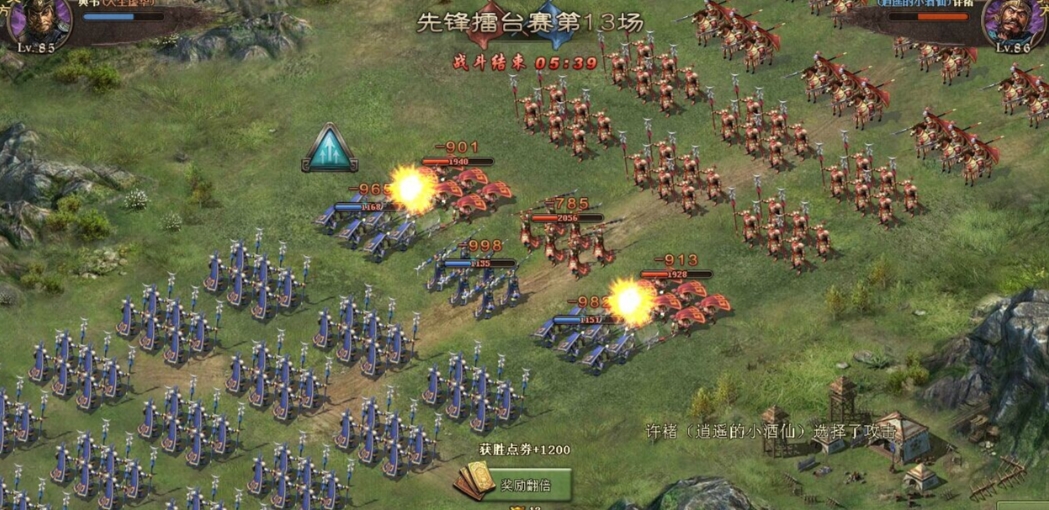
Task: Select the right general portrait (Lv. 86)
Action: tap(1014, 22)
